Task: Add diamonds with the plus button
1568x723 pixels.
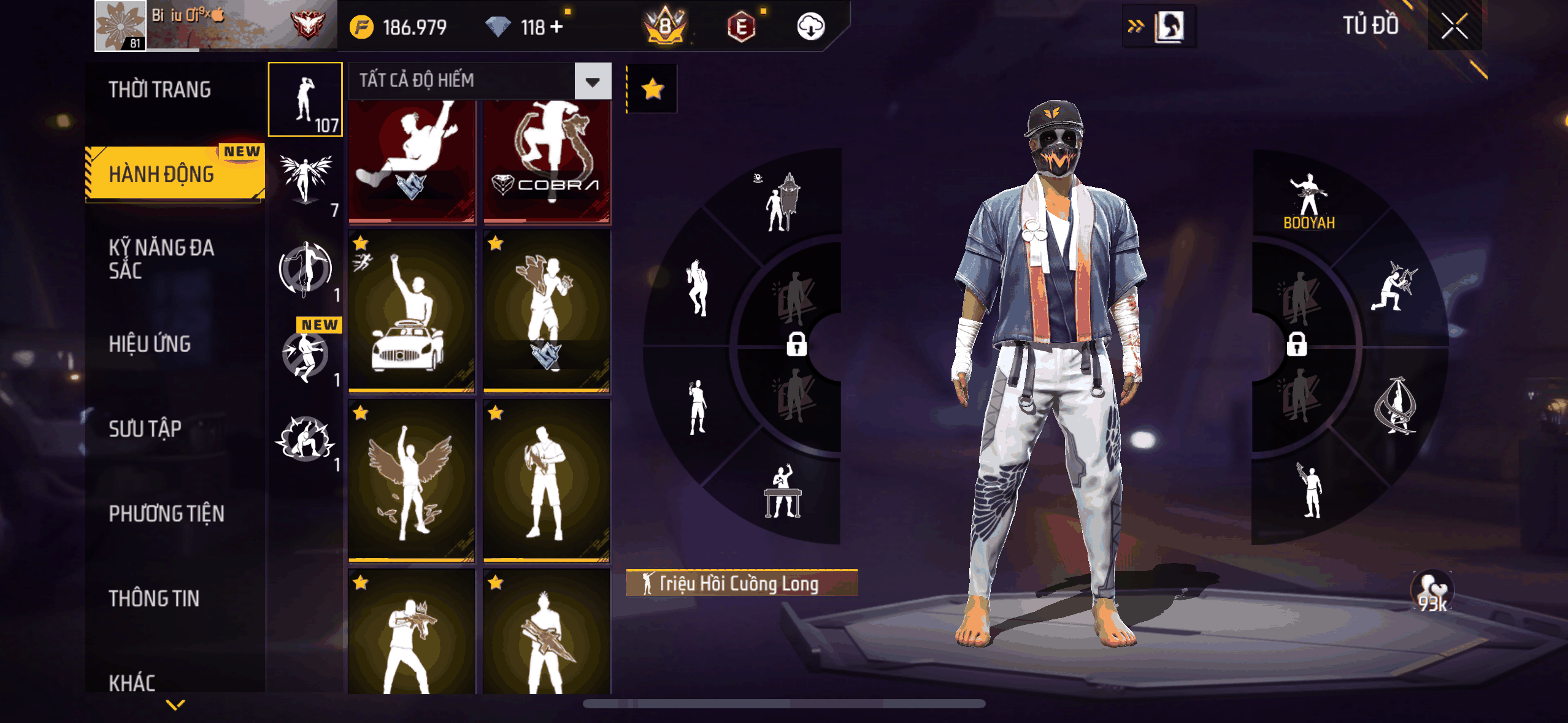Action: [x=556, y=27]
